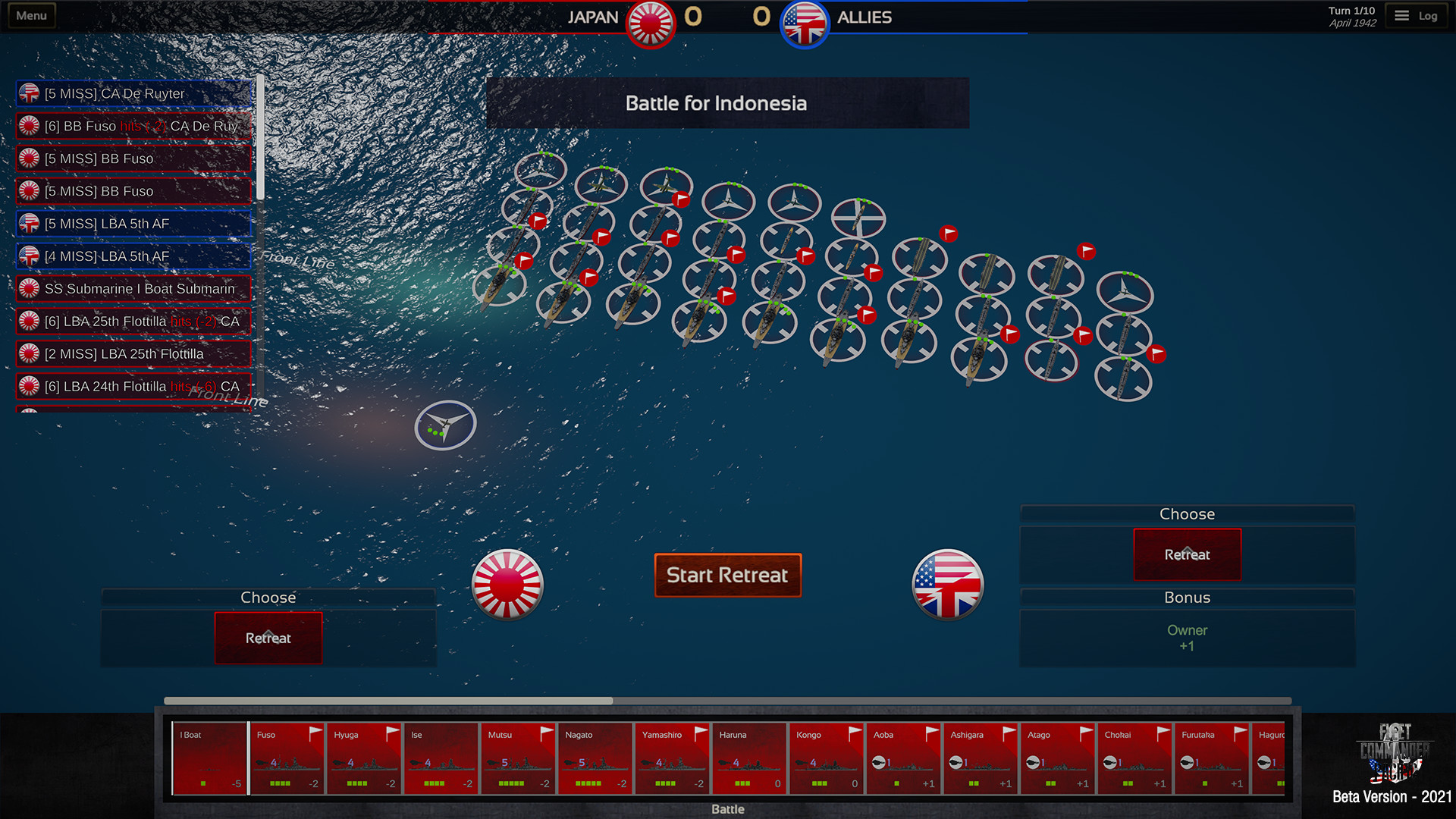The image size is (1456, 819).
Task: Open the Log from the top-right corner
Action: click(1417, 14)
